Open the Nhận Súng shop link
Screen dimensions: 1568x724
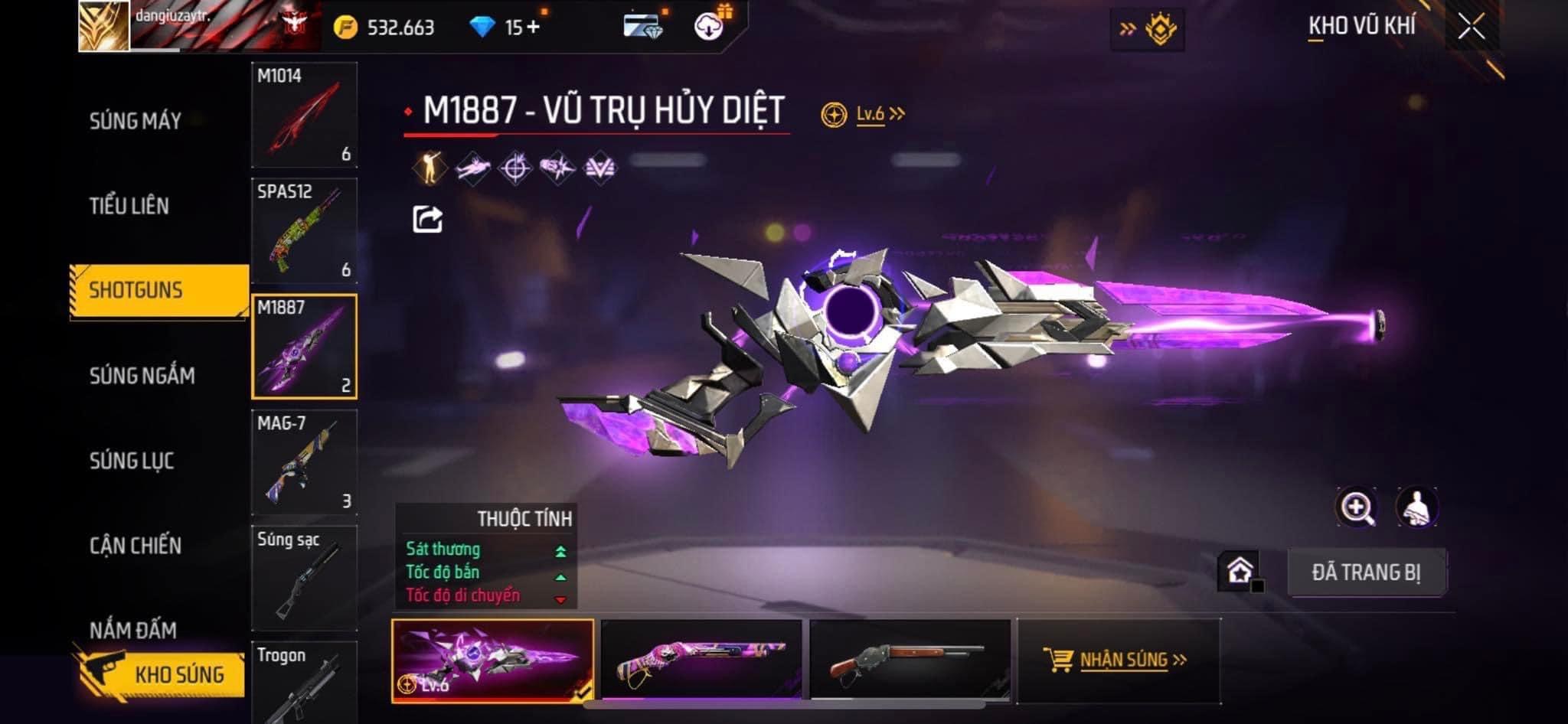pos(1117,660)
